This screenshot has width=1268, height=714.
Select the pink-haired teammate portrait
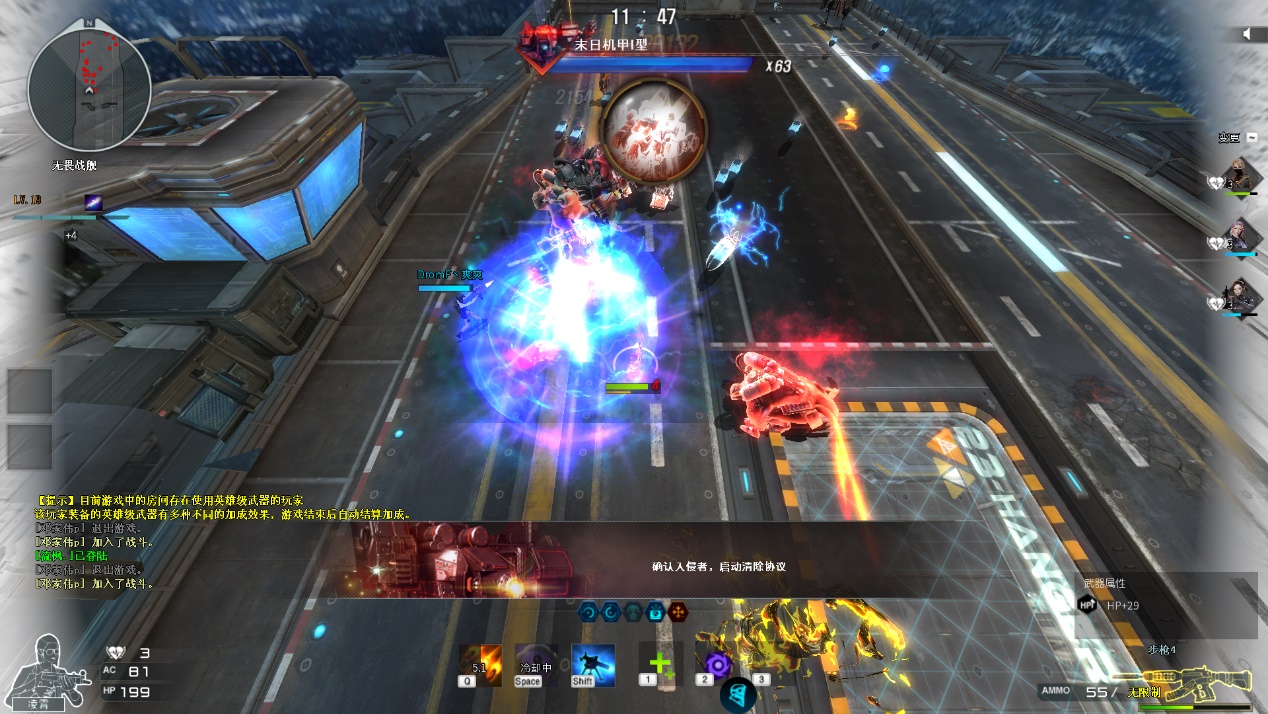tap(1242, 237)
